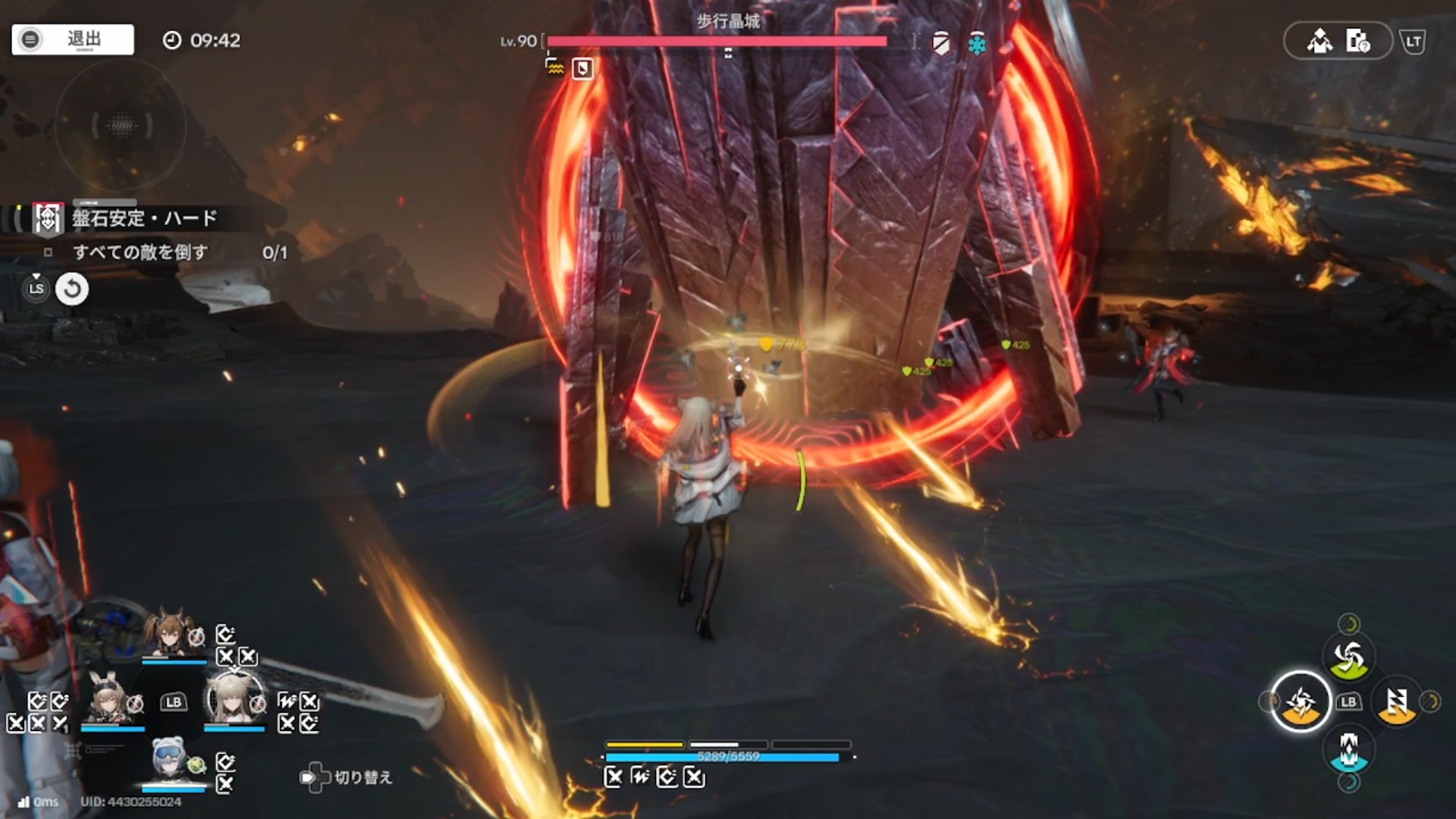The image size is (1456, 819).
Task: Open the circular minimap compass
Action: click(x=121, y=125)
